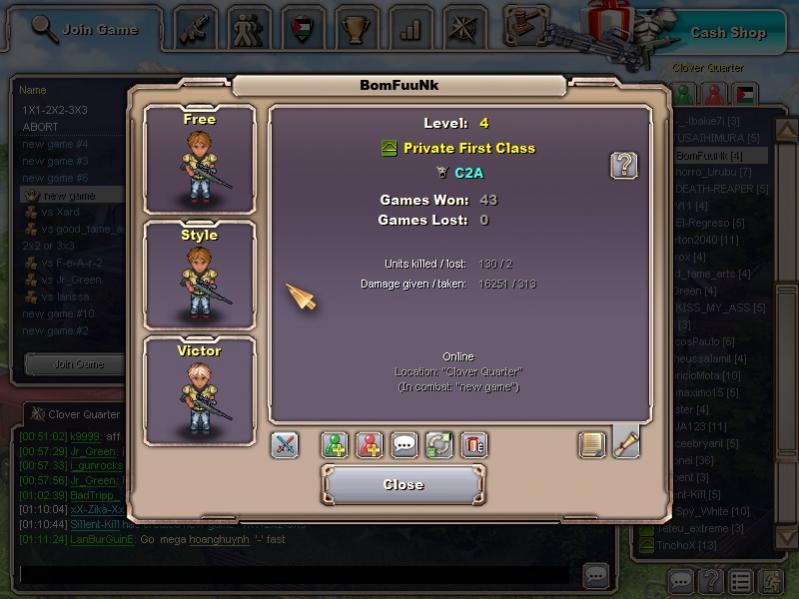This screenshot has width=799, height=599.
Task: Add player as friend (green icon)
Action: [x=335, y=445]
